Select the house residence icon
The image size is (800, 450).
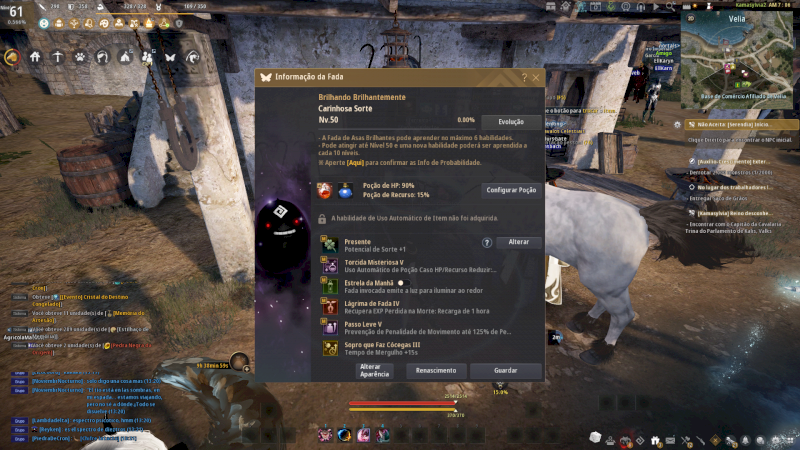pos(35,57)
